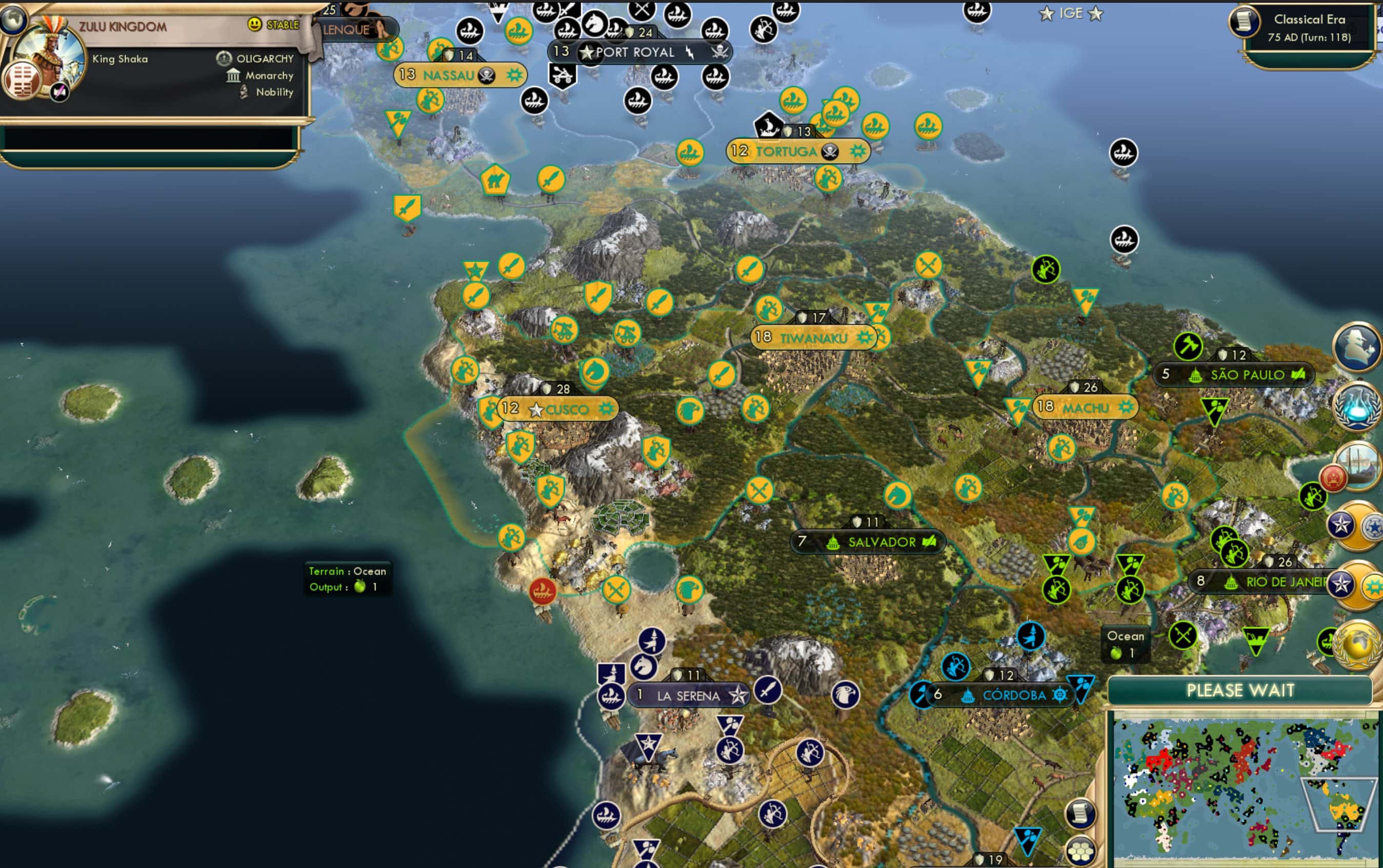Toggle the crossed-out espionage icon on Shaka's portrait
The height and width of the screenshot is (868, 1383).
pyautogui.click(x=58, y=92)
